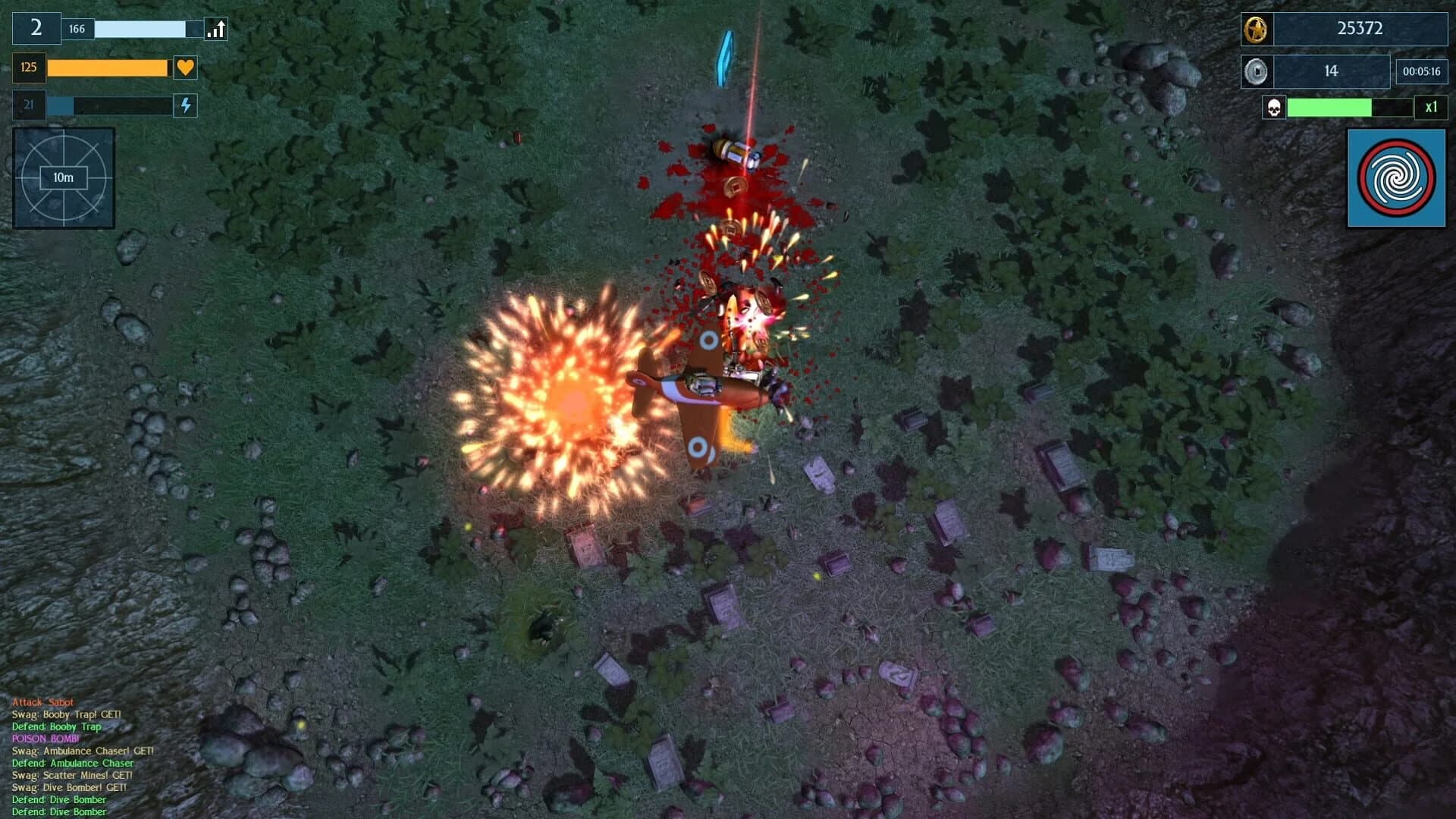Toggle the x1 score multiplier indicator

click(x=1430, y=108)
